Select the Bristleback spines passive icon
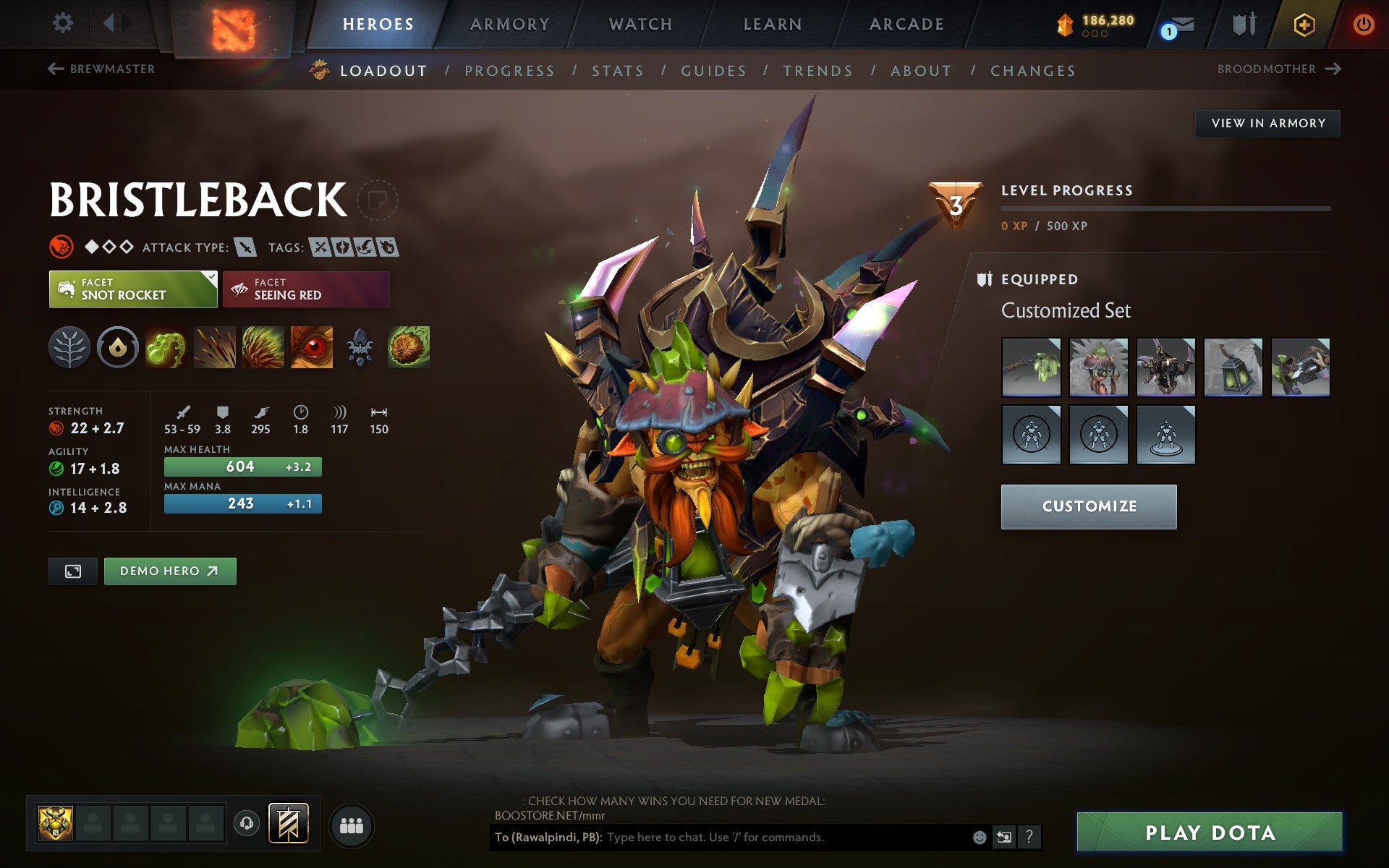 263,347
